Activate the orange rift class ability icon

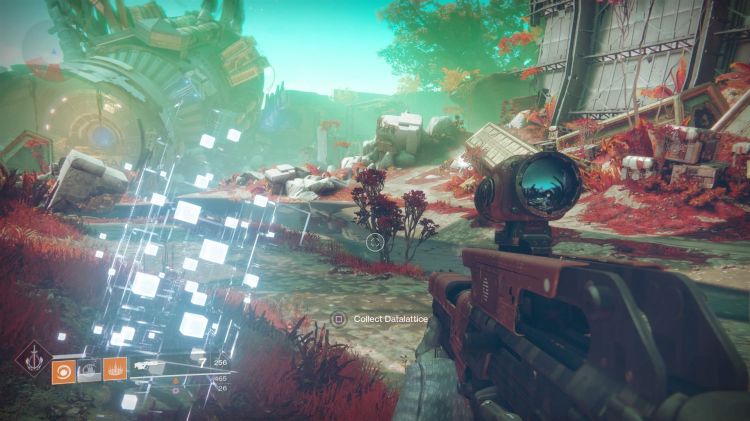[x=115, y=369]
